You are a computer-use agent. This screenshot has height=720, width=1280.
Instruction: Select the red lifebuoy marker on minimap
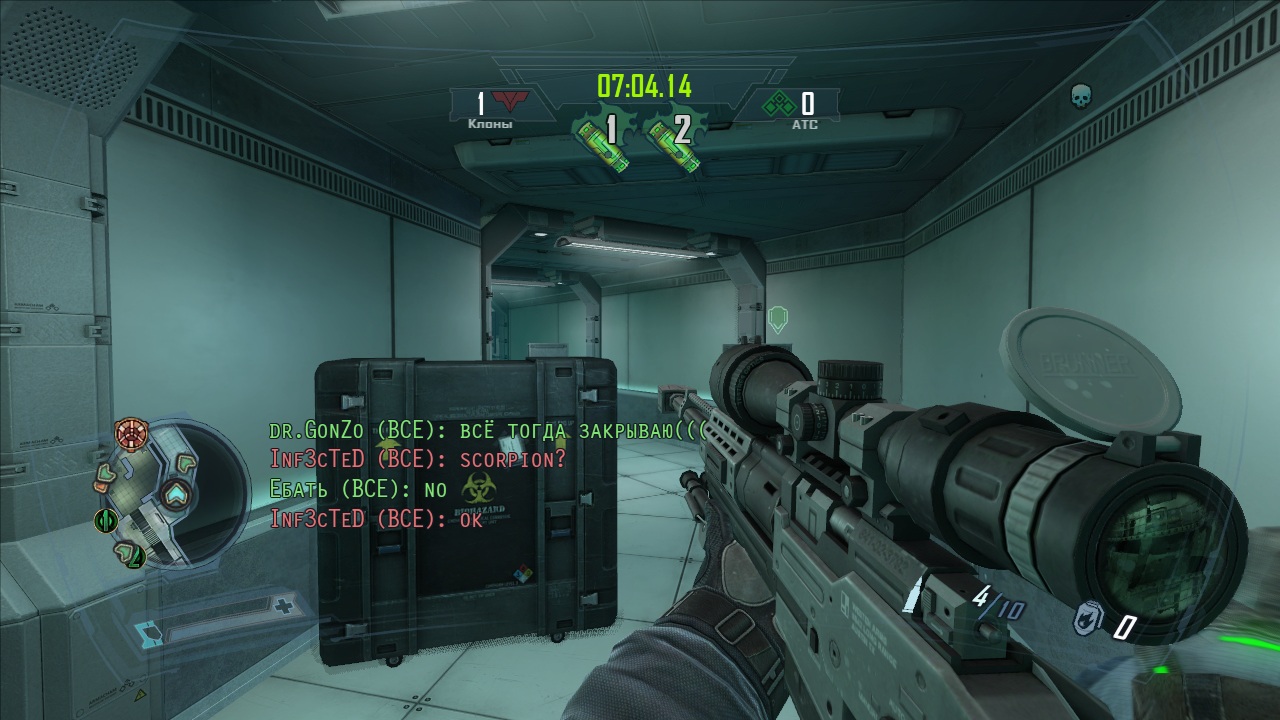(x=130, y=433)
